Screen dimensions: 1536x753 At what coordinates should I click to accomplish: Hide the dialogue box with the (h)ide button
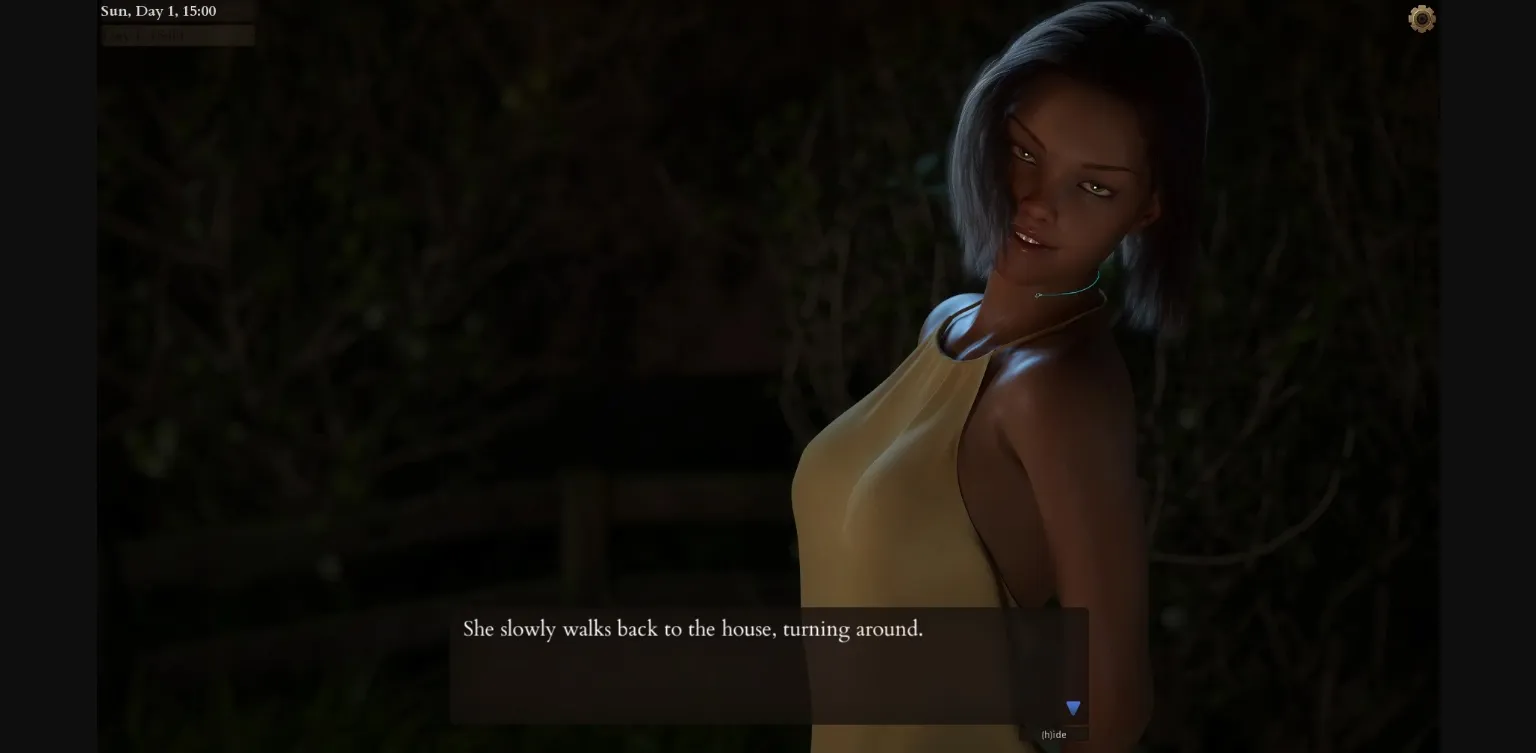[1054, 733]
